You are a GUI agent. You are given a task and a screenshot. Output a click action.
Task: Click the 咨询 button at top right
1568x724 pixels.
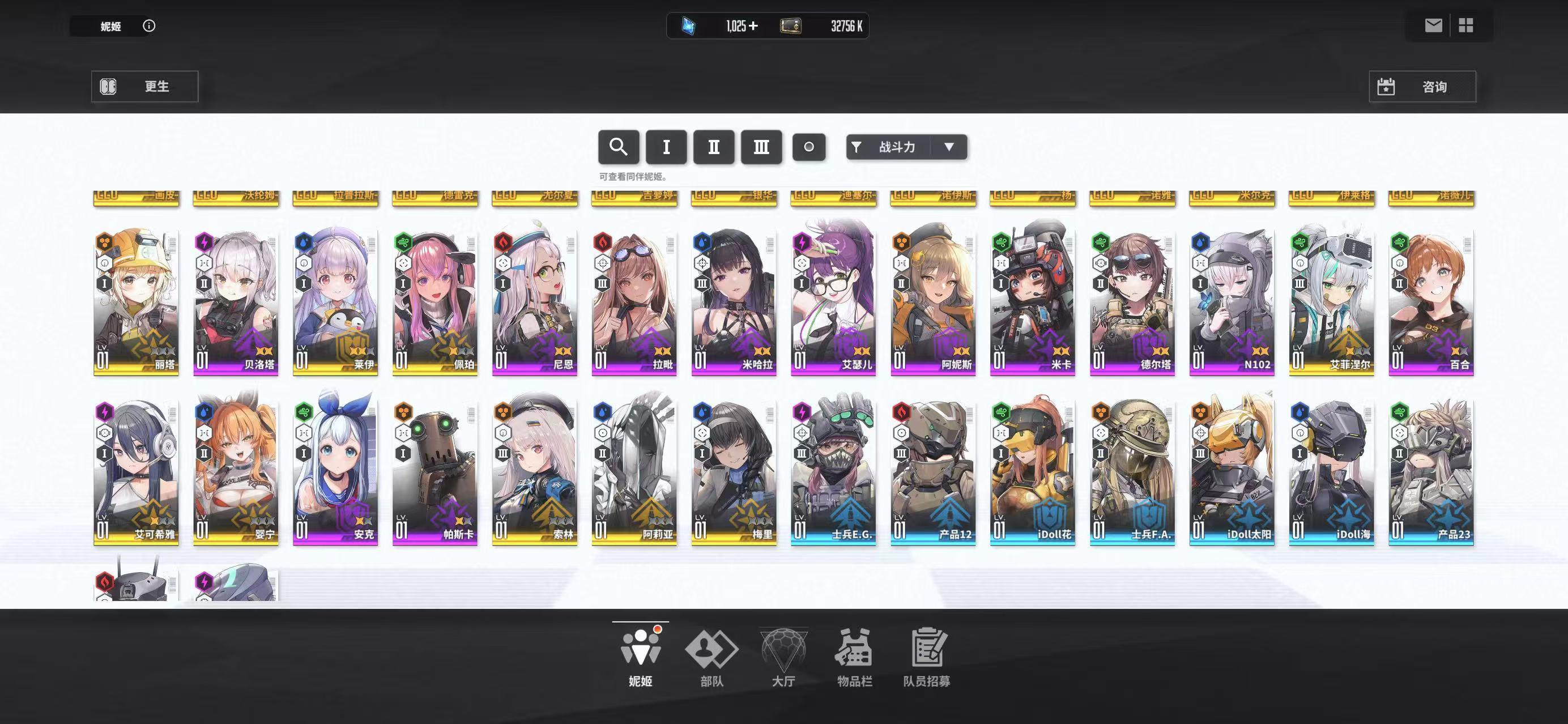pyautogui.click(x=1421, y=86)
